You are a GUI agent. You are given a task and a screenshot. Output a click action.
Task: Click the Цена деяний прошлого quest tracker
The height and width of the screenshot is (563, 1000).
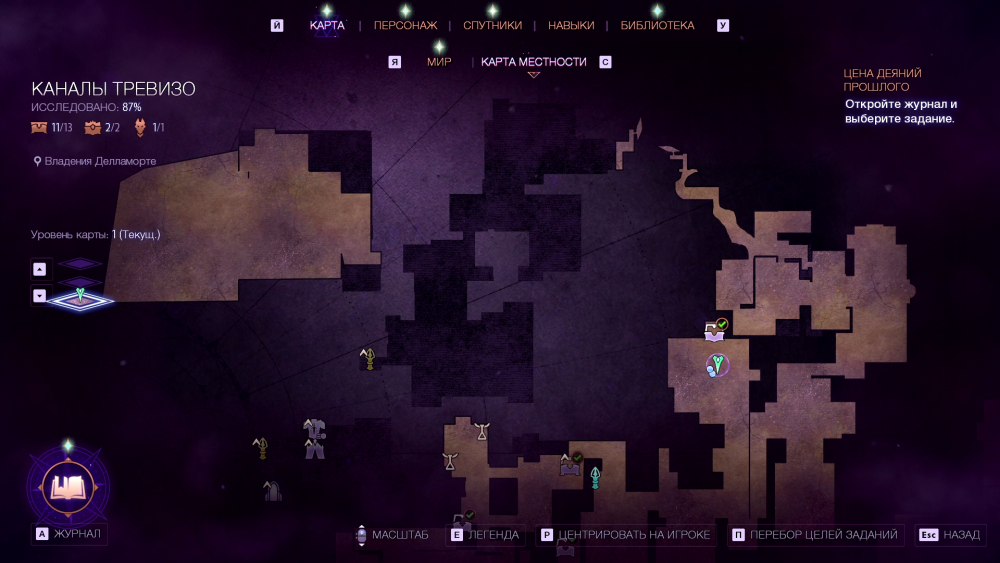(x=901, y=96)
